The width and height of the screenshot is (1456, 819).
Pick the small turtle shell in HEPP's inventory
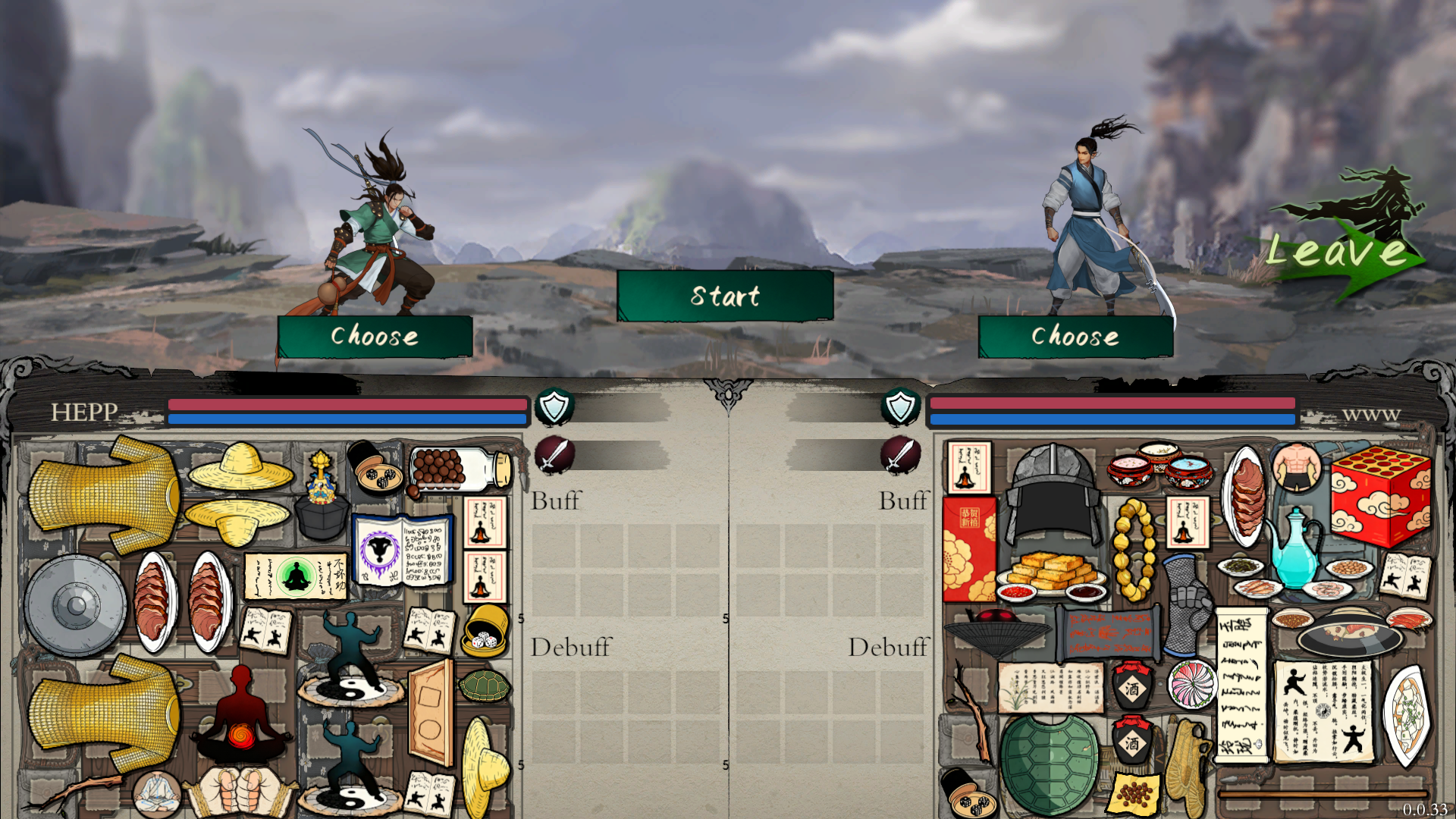[x=485, y=686]
